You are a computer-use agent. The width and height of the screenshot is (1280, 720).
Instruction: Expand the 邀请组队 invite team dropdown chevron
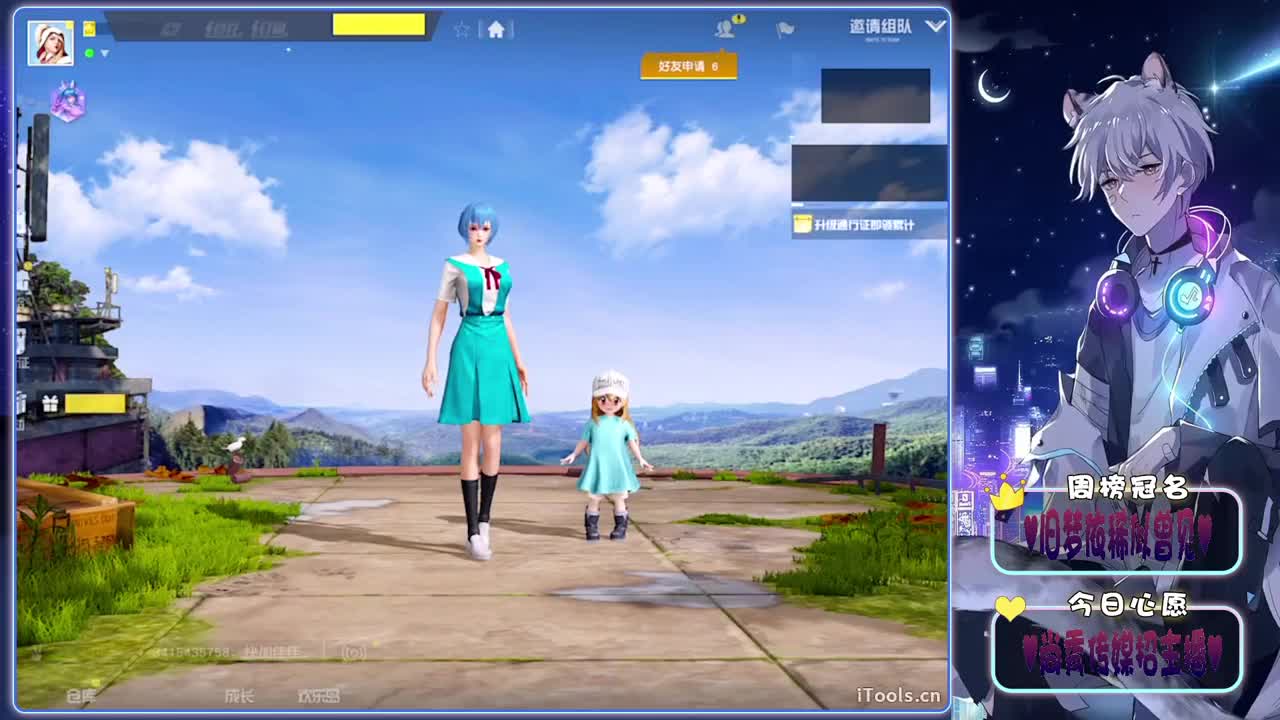[x=935, y=25]
